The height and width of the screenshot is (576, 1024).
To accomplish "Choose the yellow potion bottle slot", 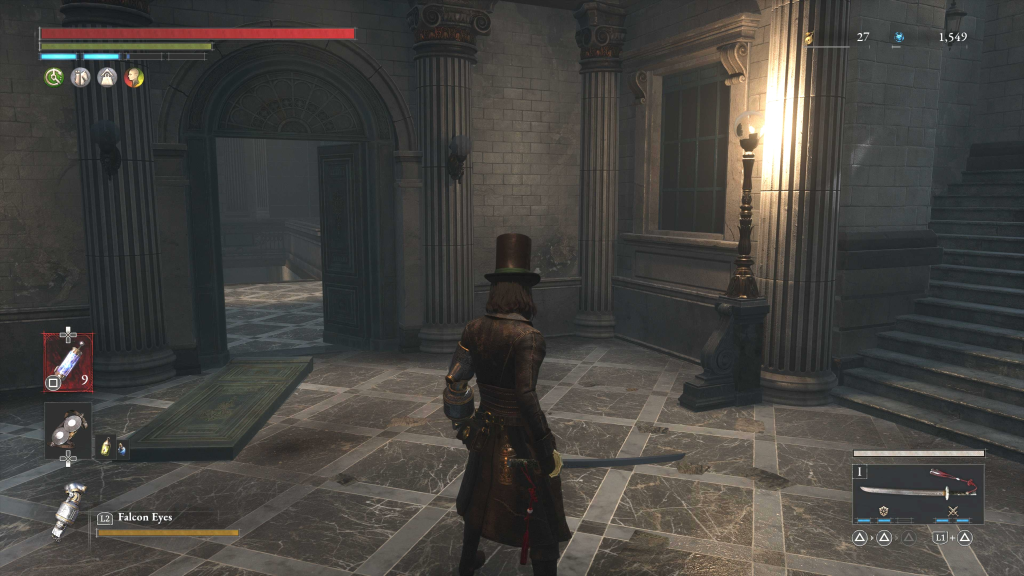I will 104,448.
